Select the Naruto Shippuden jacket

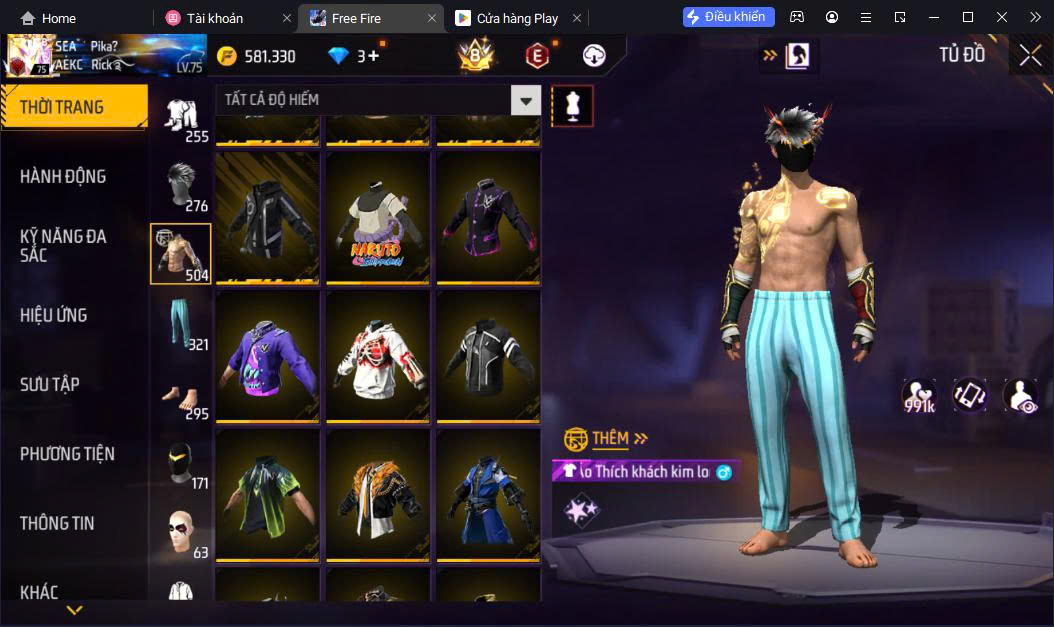[378, 216]
